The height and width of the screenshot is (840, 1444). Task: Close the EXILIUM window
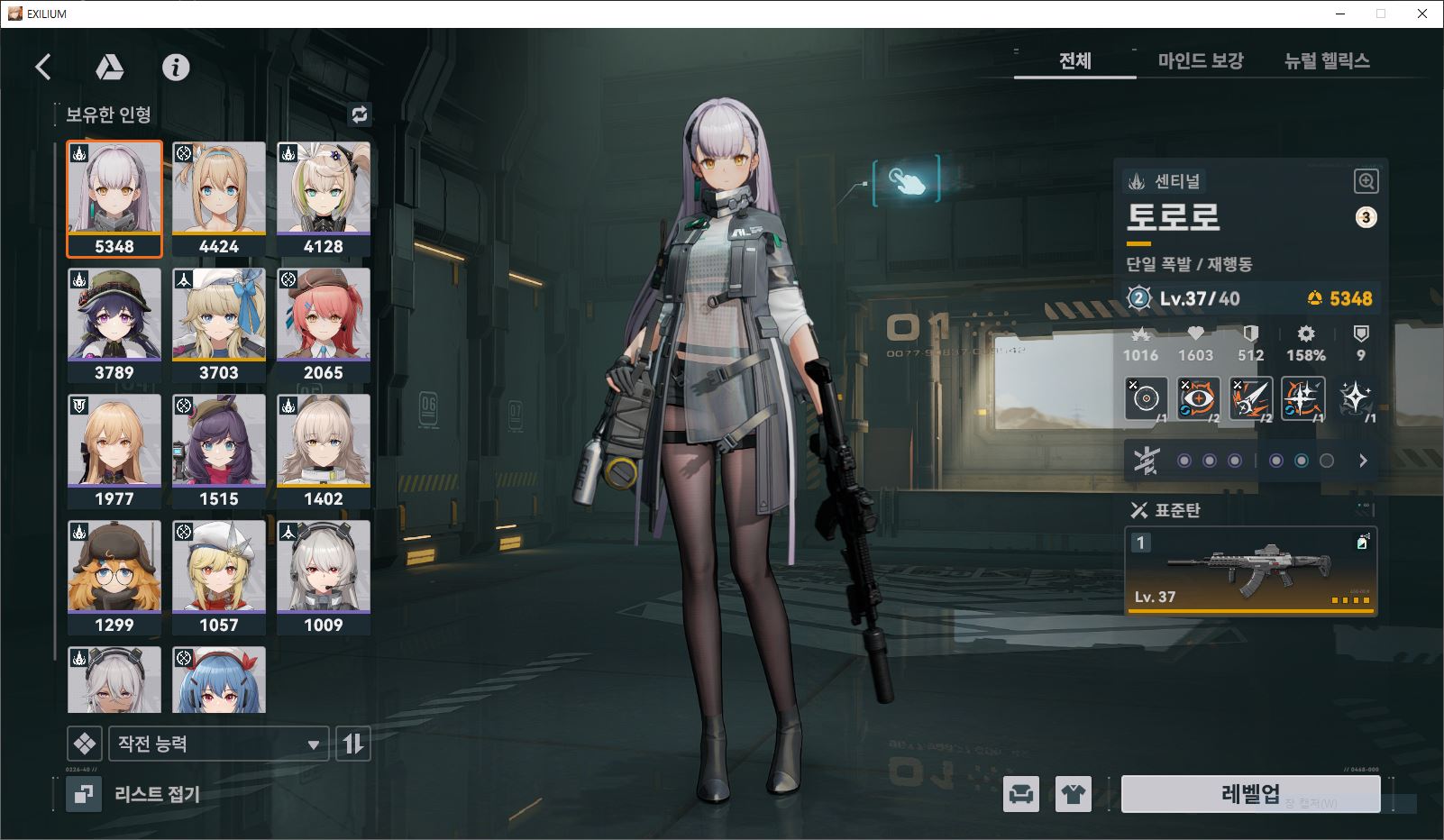(x=1422, y=14)
